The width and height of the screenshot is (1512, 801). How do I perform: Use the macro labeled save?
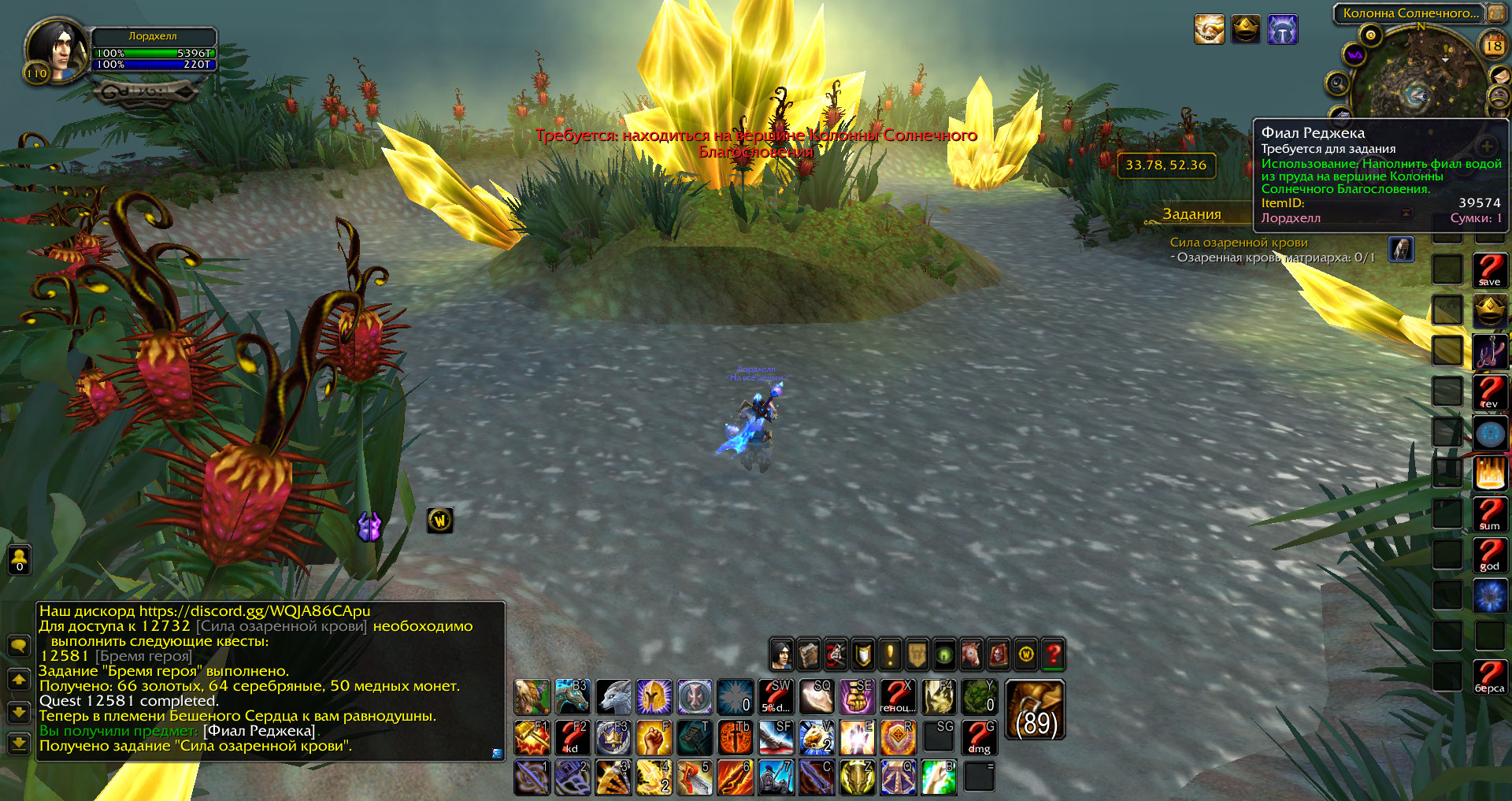1489,270
